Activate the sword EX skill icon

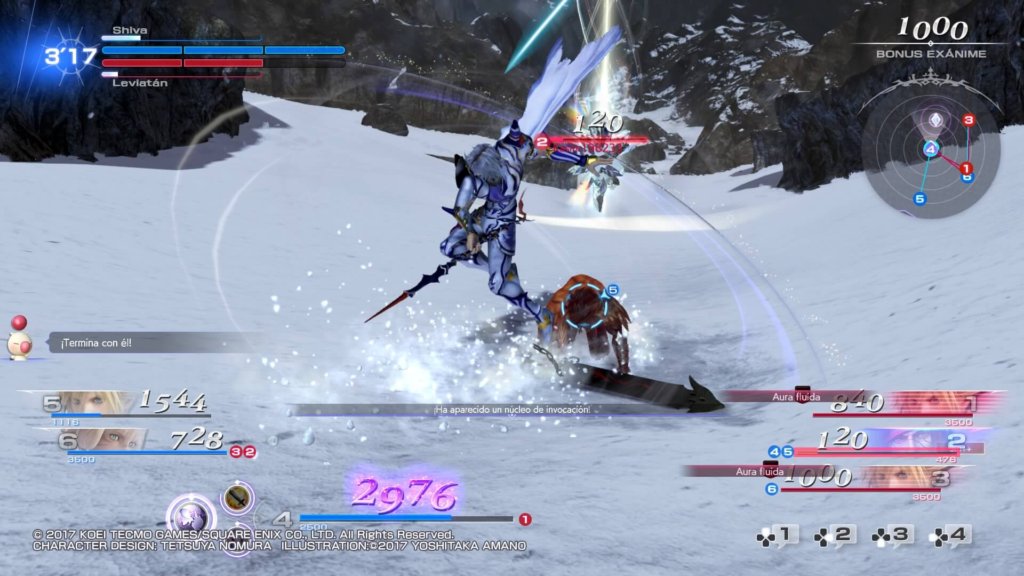point(236,497)
